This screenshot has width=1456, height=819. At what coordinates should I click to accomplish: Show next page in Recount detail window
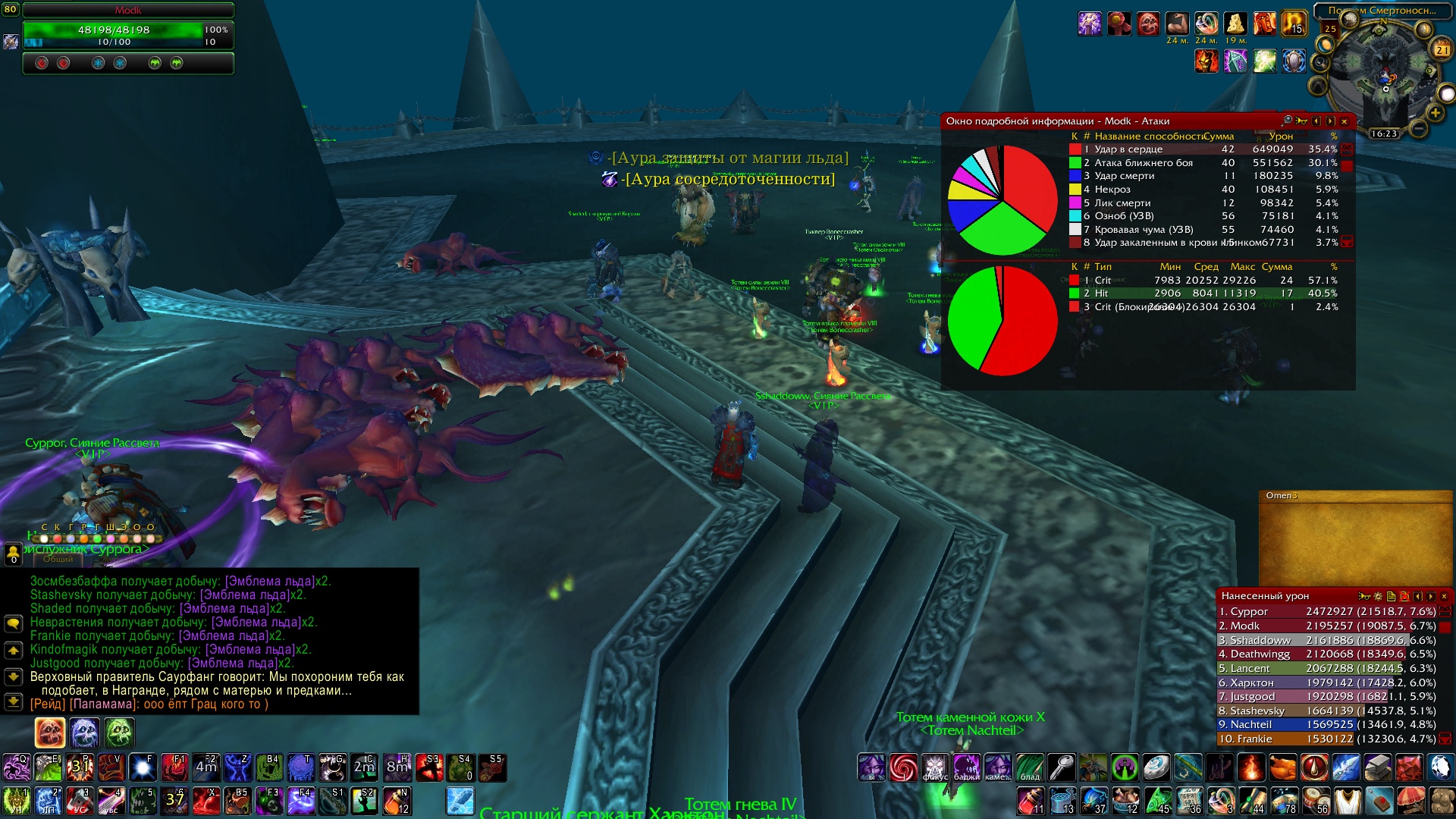(1330, 121)
